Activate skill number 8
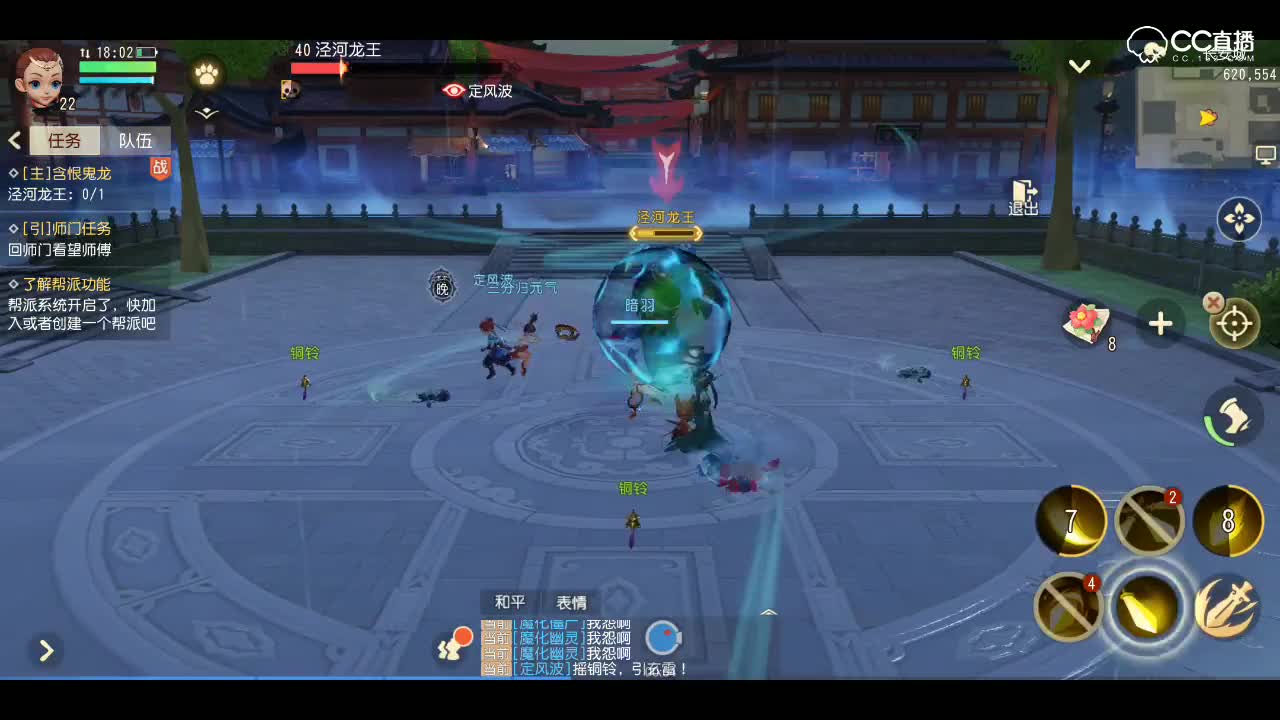 [x=1229, y=520]
